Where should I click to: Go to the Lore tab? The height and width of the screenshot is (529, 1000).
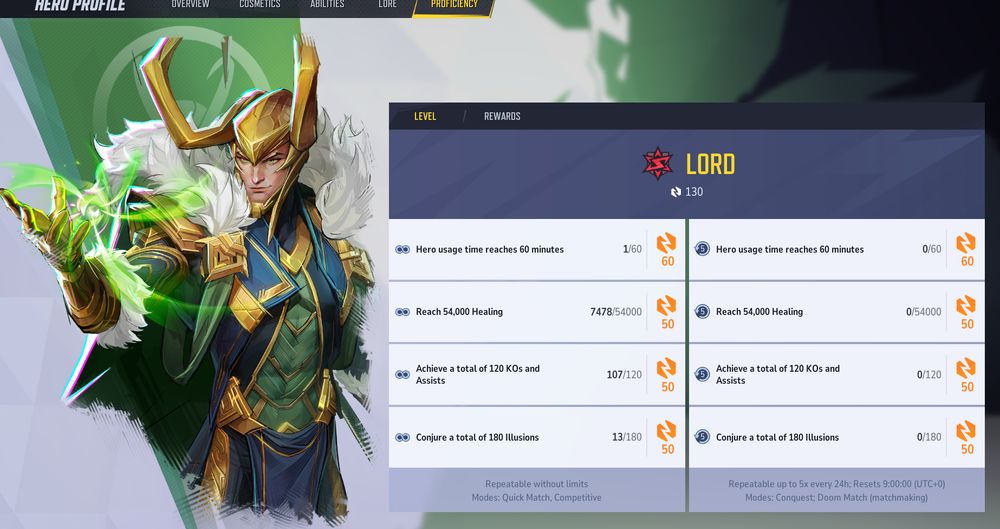(x=387, y=5)
